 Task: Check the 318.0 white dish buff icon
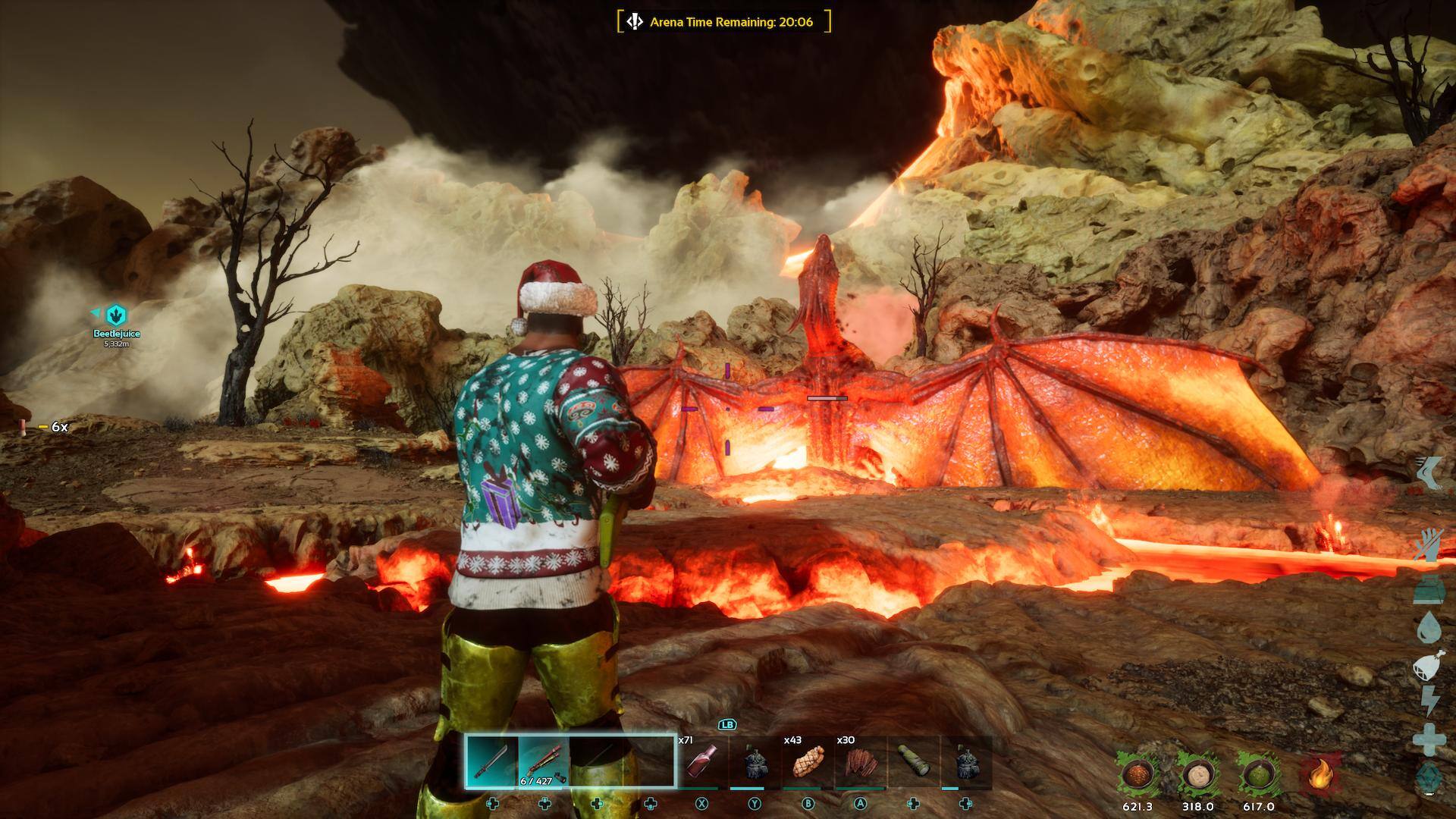click(x=1197, y=775)
